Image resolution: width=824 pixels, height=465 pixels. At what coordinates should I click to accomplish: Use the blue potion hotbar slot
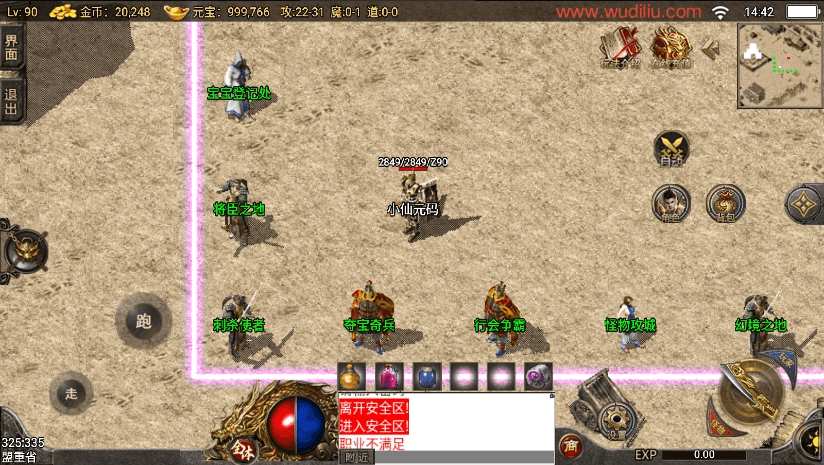426,377
